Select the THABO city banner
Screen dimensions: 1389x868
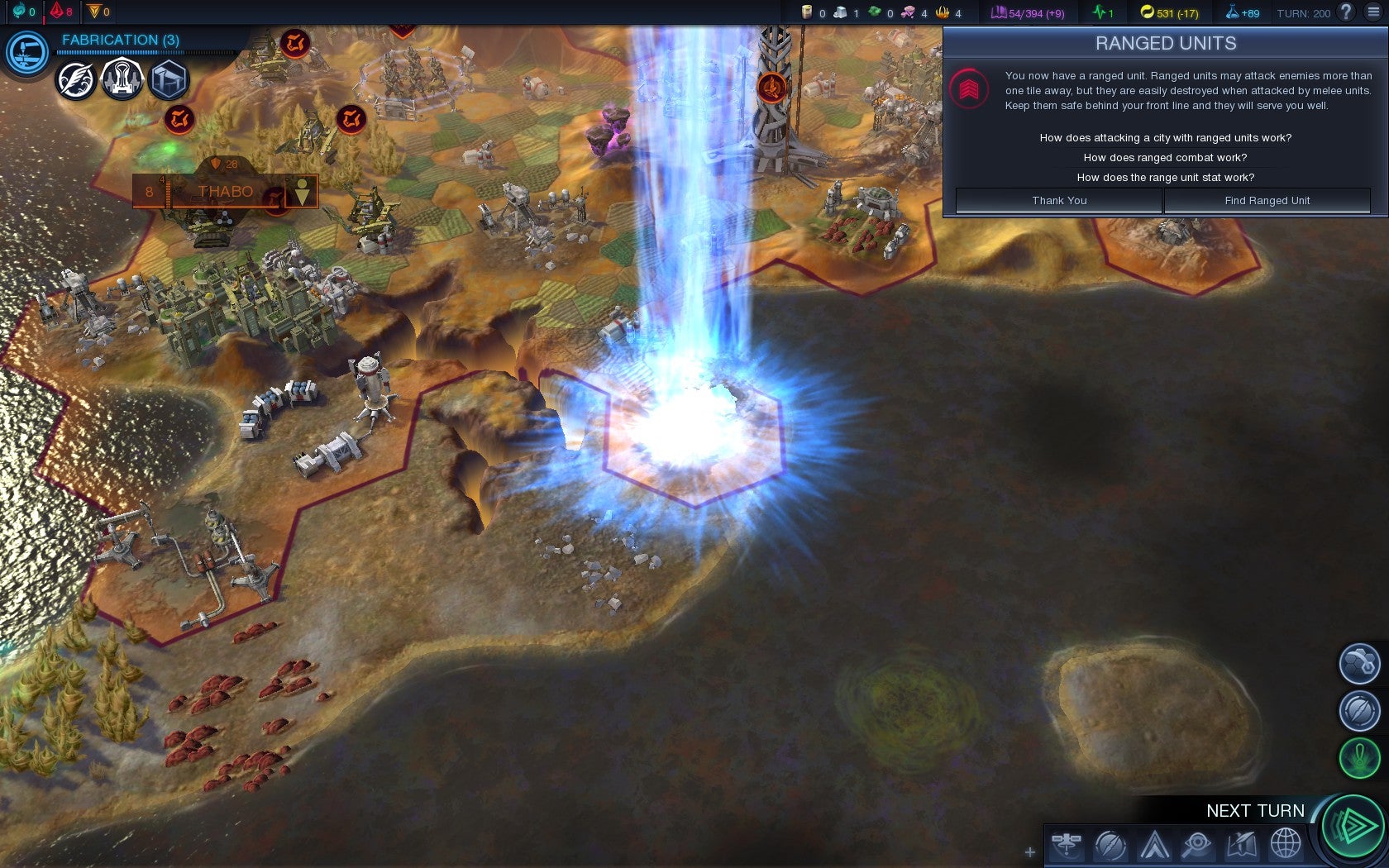point(225,192)
